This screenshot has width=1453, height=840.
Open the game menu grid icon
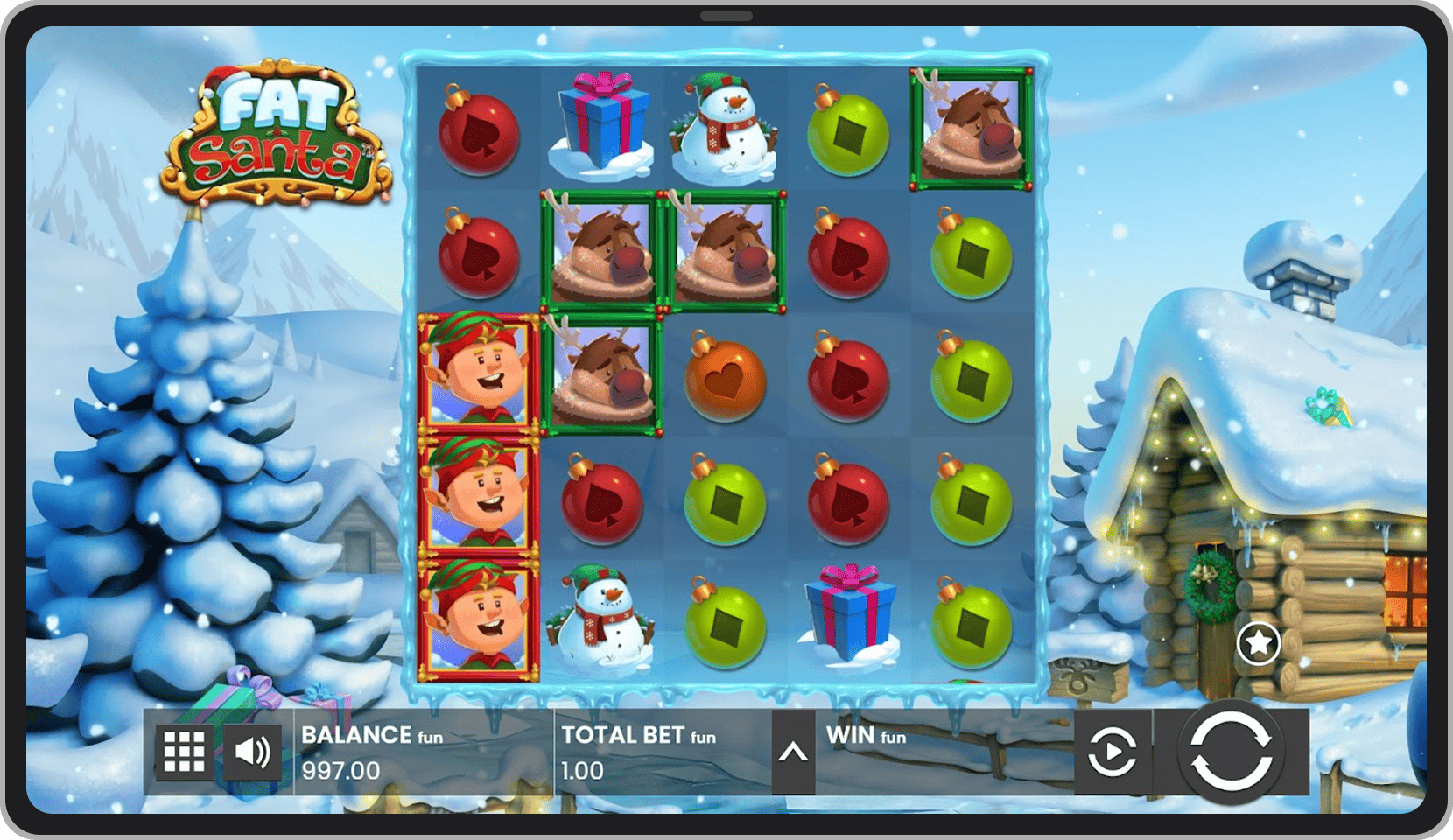[x=186, y=751]
